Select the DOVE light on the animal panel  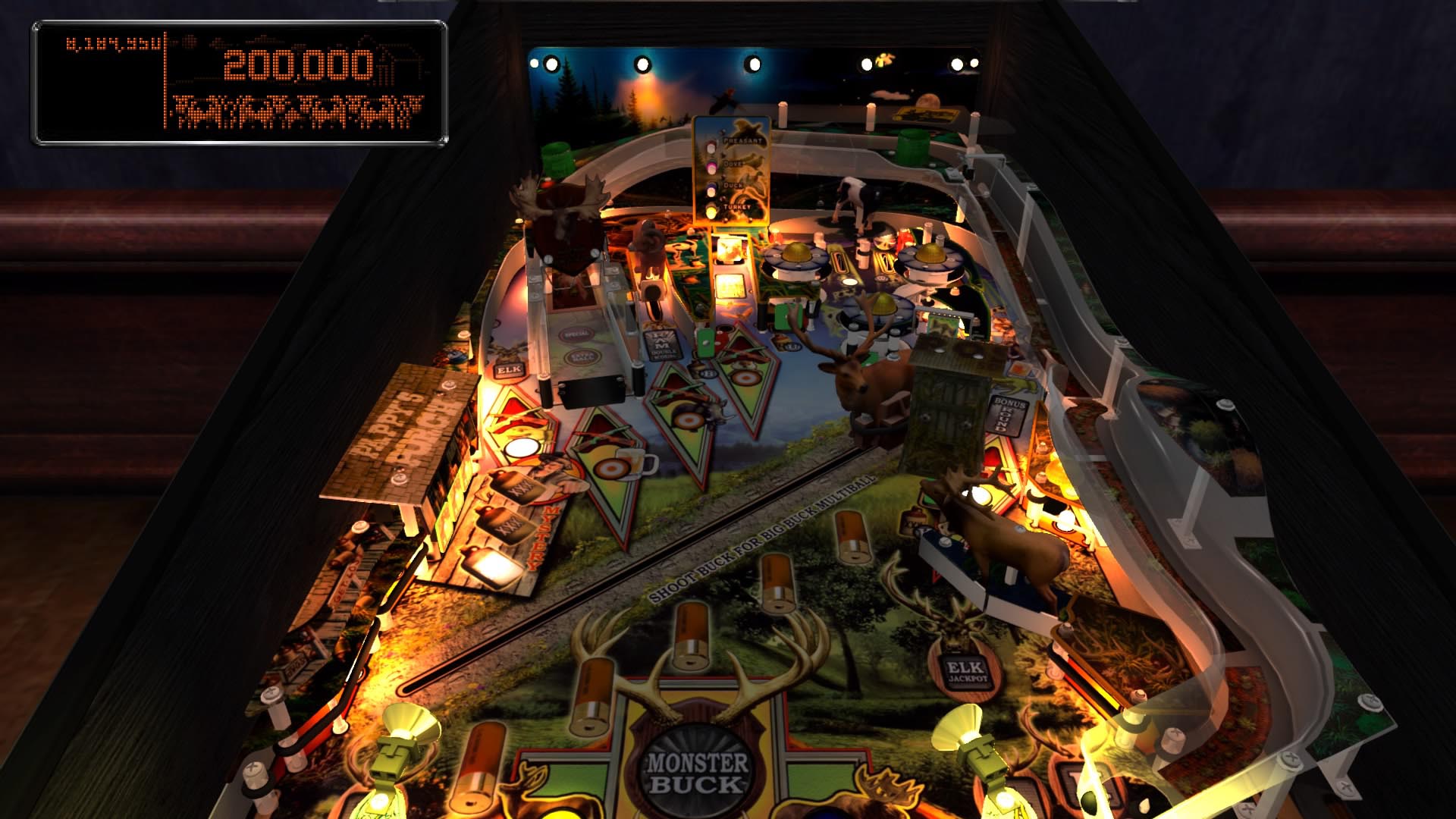(711, 166)
